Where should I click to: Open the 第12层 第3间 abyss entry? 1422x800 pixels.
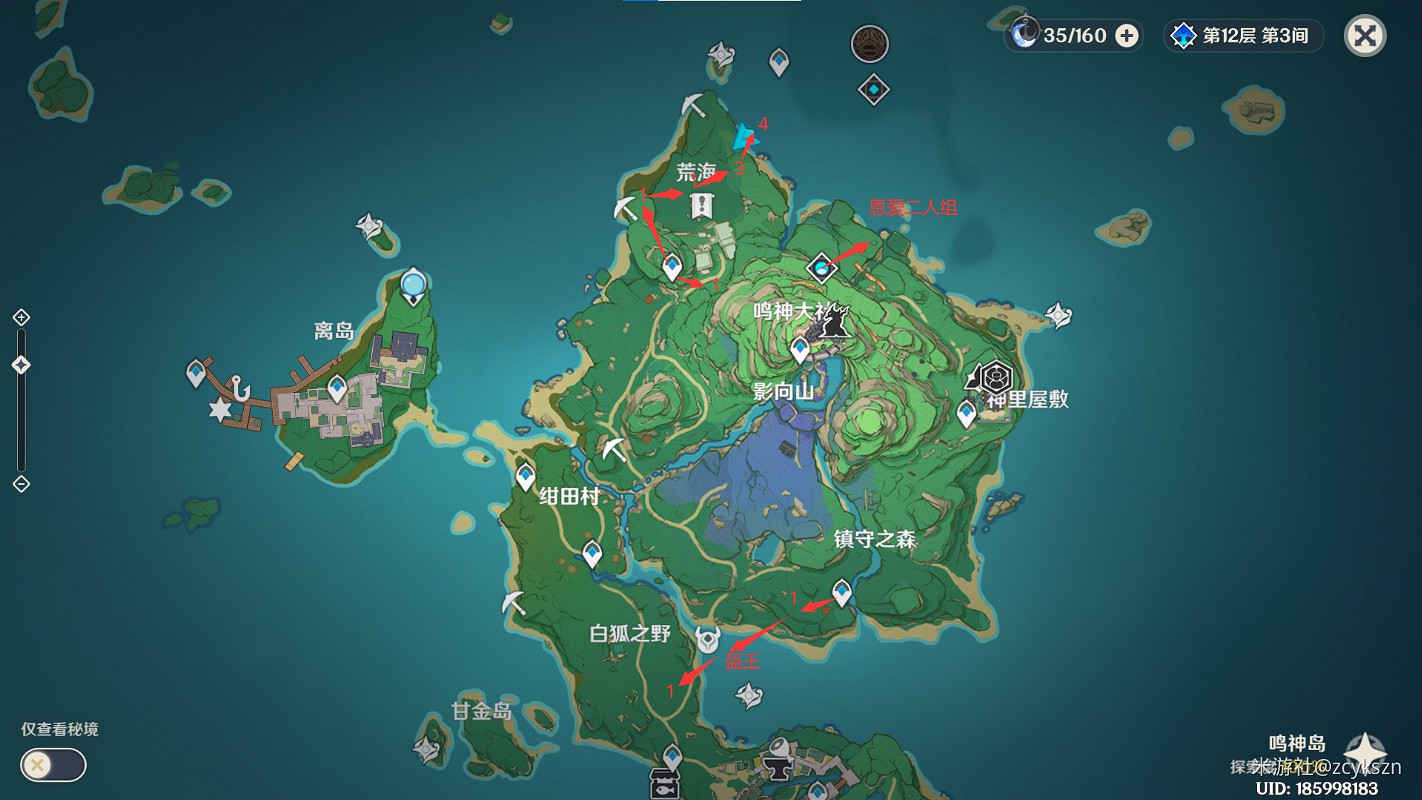point(1245,35)
